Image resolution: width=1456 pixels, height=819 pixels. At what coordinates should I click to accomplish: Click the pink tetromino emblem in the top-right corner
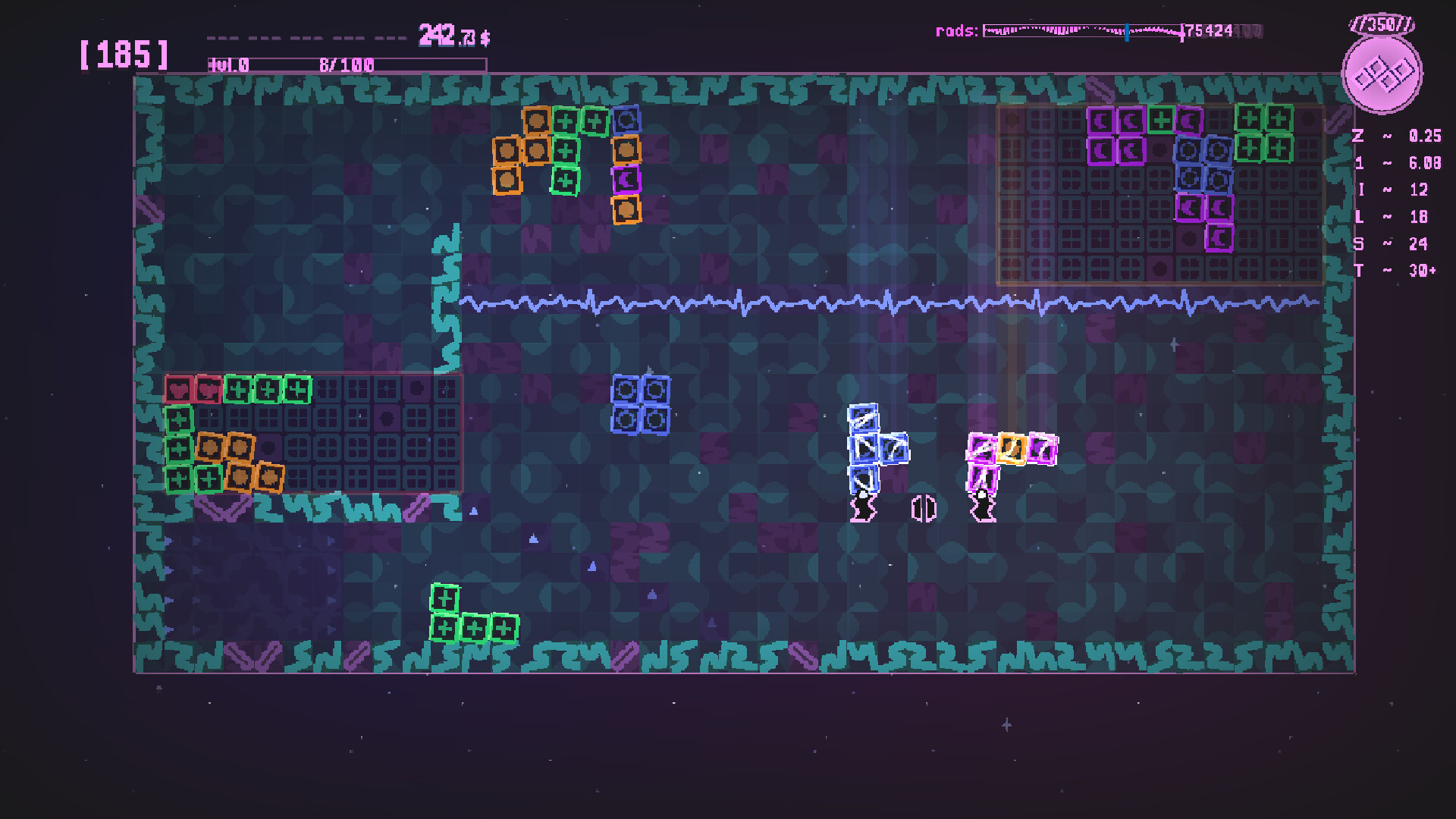(x=1382, y=74)
